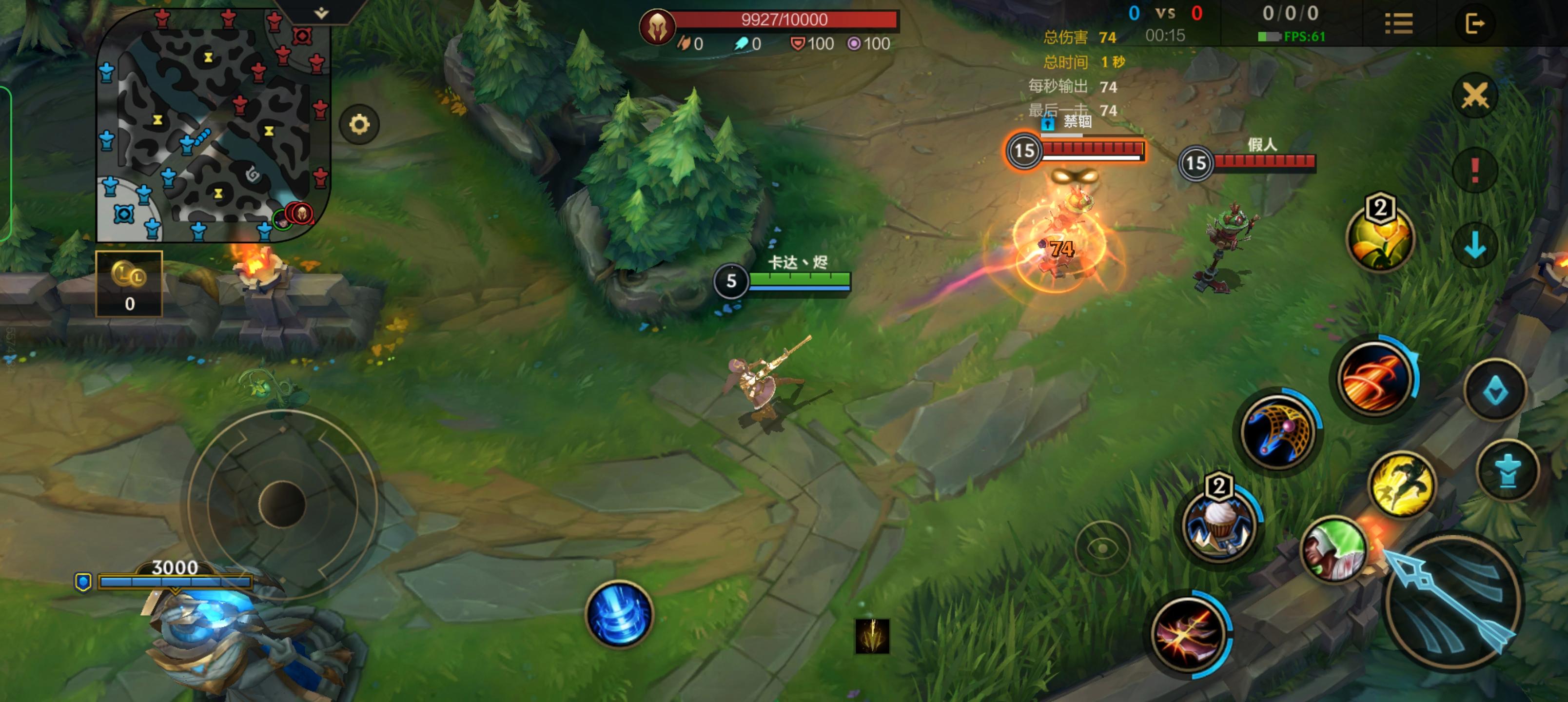
Task: Open the minimap
Action: (213, 125)
